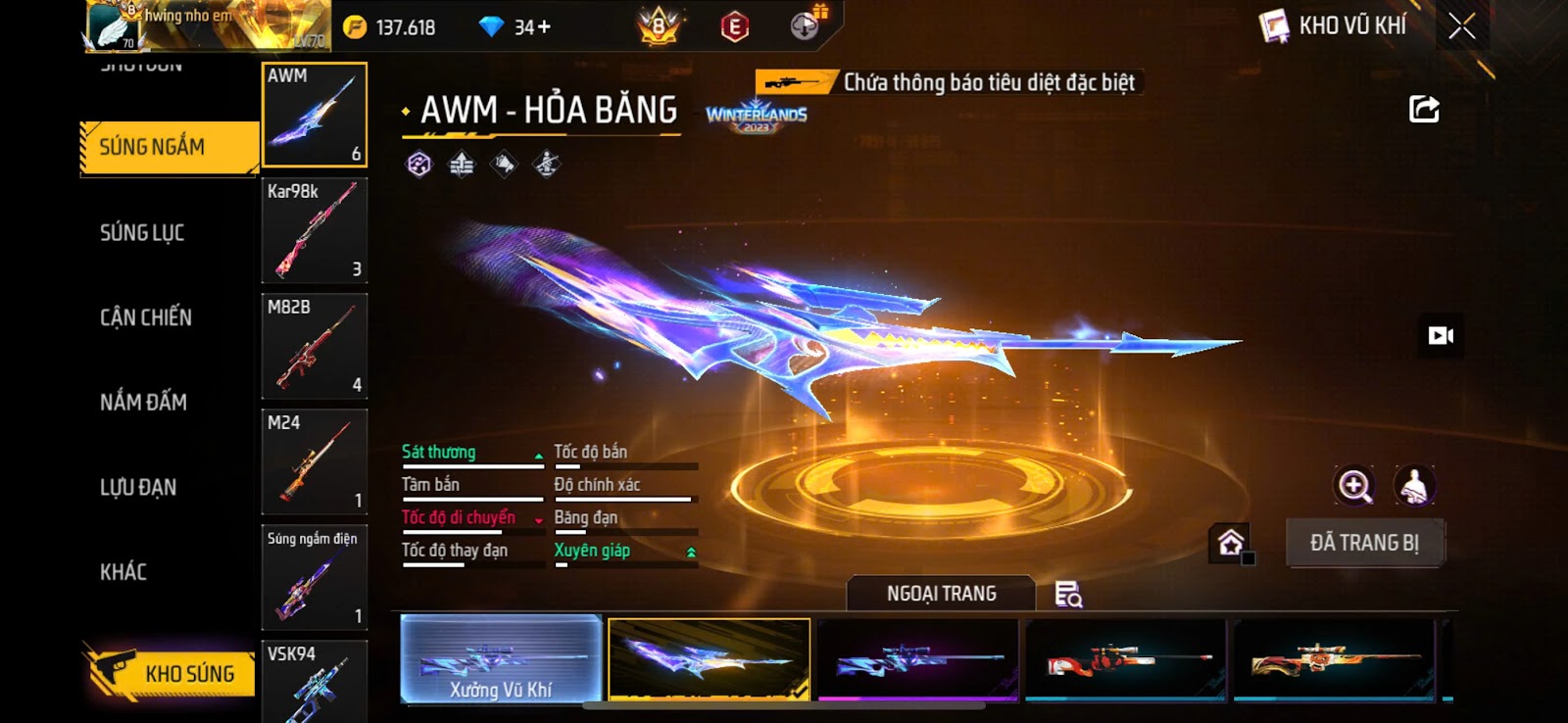Select the AWM weapon tile
1568x723 pixels.
click(315, 116)
